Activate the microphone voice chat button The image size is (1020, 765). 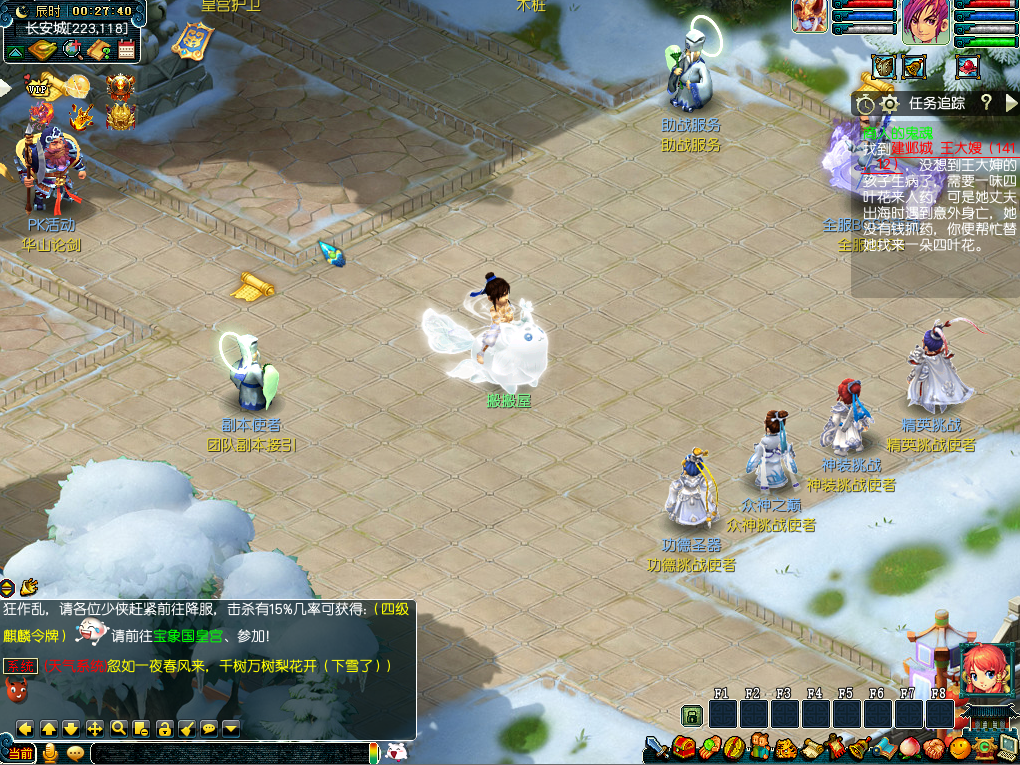coord(50,753)
